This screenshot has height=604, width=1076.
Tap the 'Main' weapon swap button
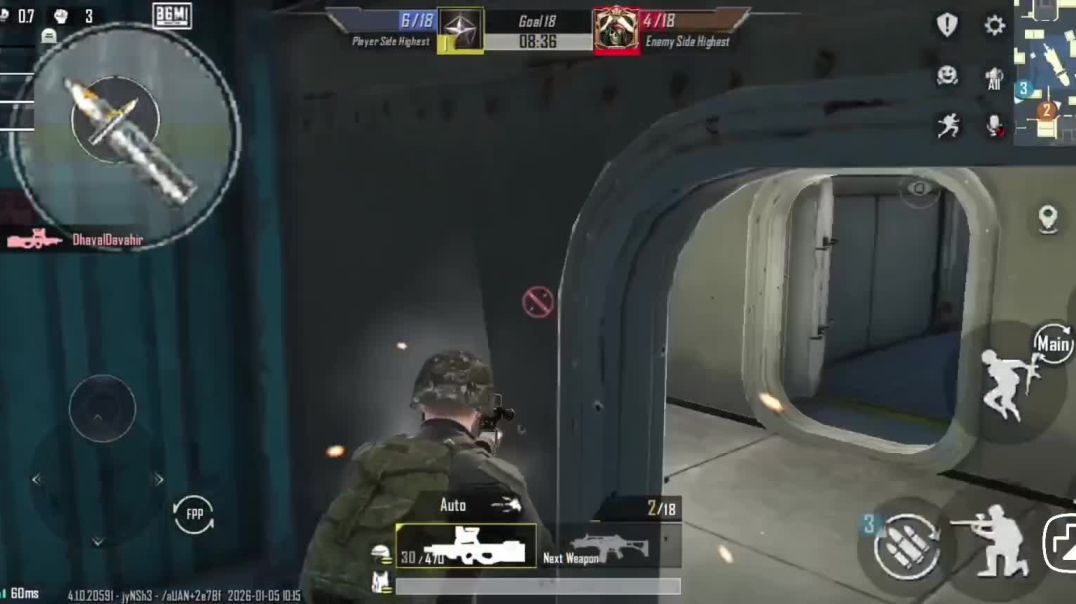click(x=1052, y=344)
